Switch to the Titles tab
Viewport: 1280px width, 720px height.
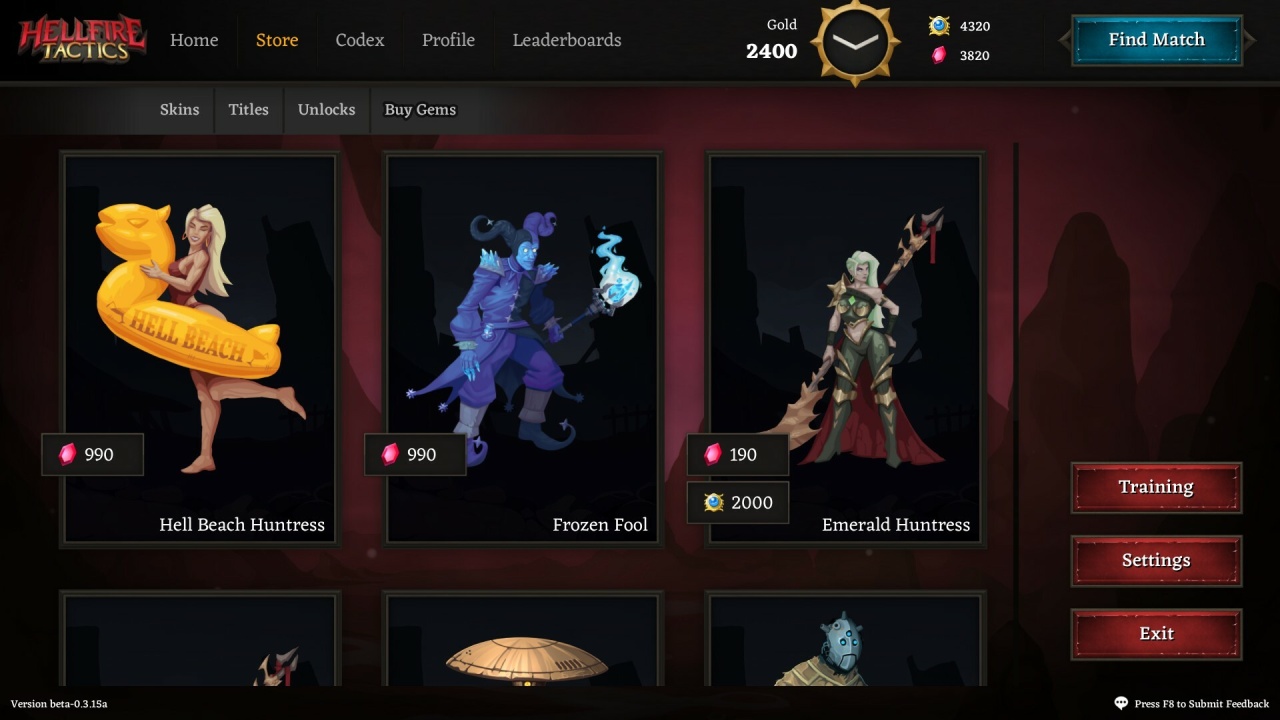point(248,110)
